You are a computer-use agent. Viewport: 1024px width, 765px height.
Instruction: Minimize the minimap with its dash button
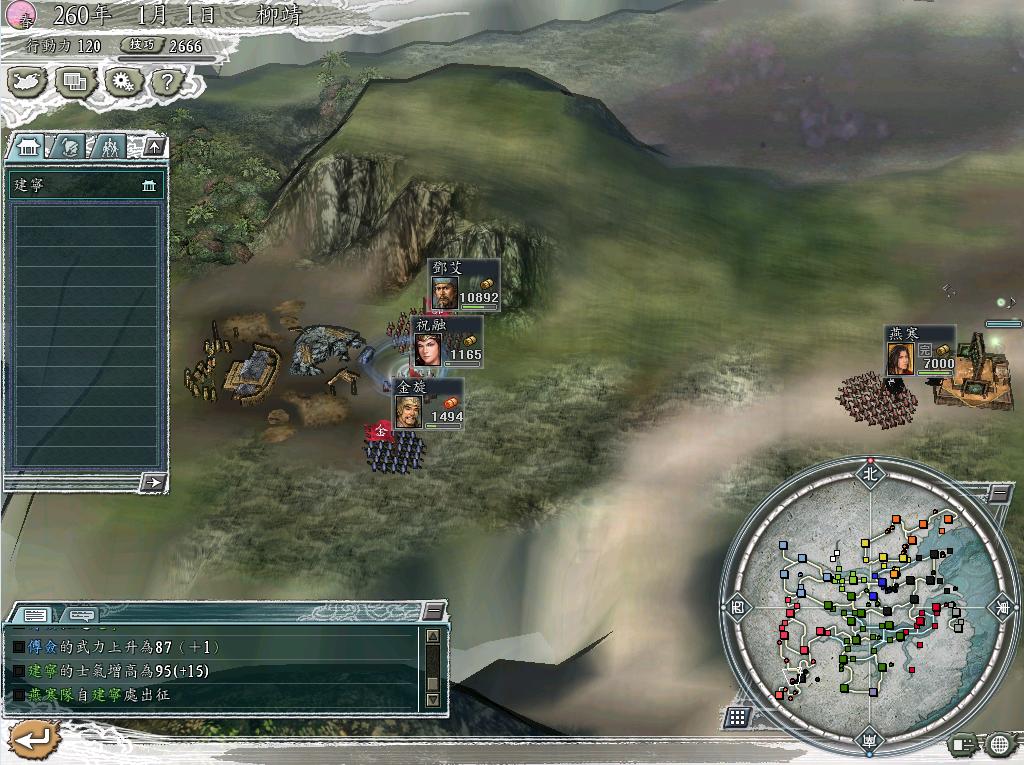point(999,493)
